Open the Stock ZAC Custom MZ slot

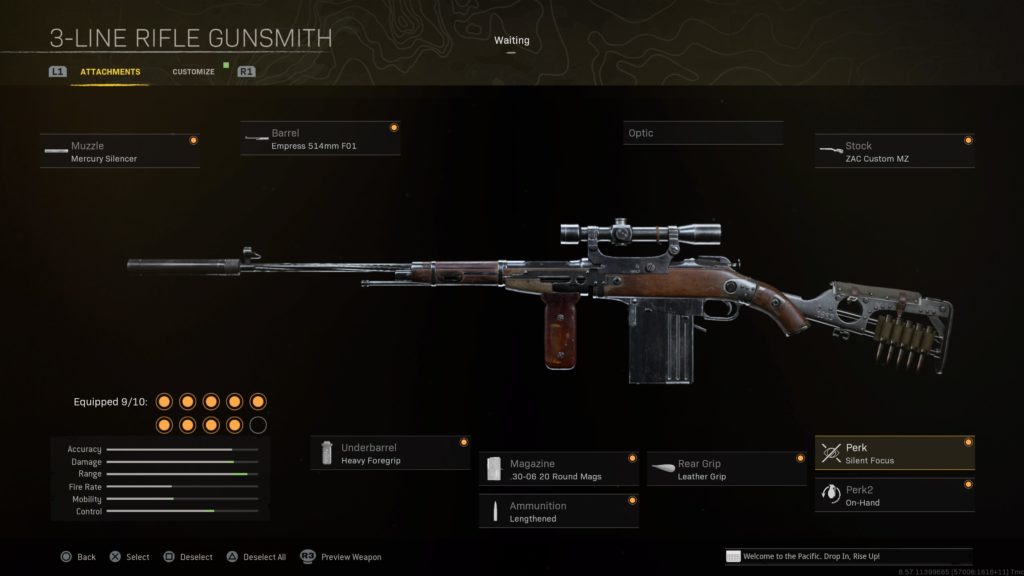pos(894,152)
